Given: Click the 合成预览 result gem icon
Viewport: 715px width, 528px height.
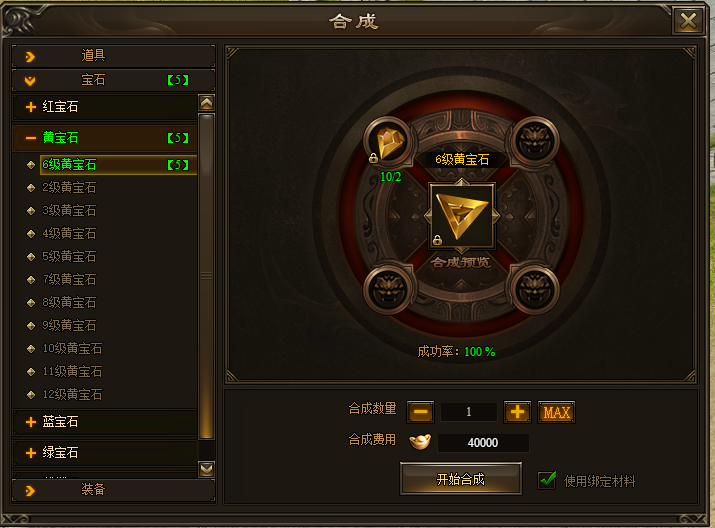Looking at the screenshot, I should point(460,216).
